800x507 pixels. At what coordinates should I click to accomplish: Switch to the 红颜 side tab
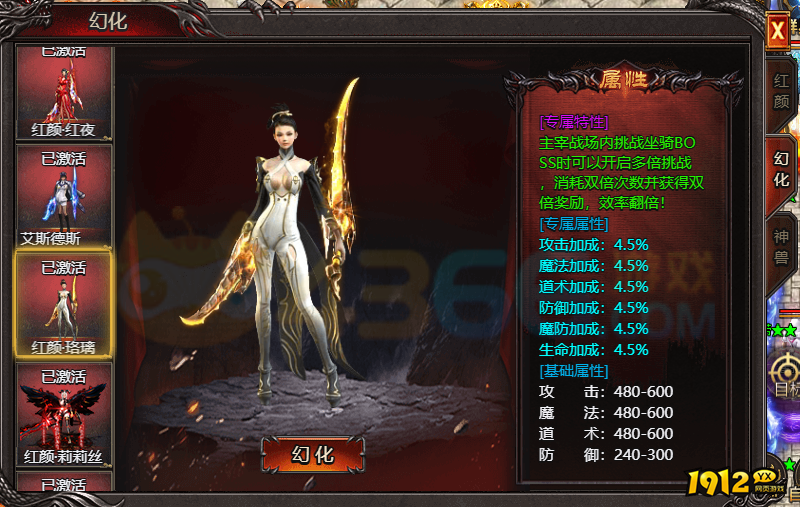pos(781,92)
